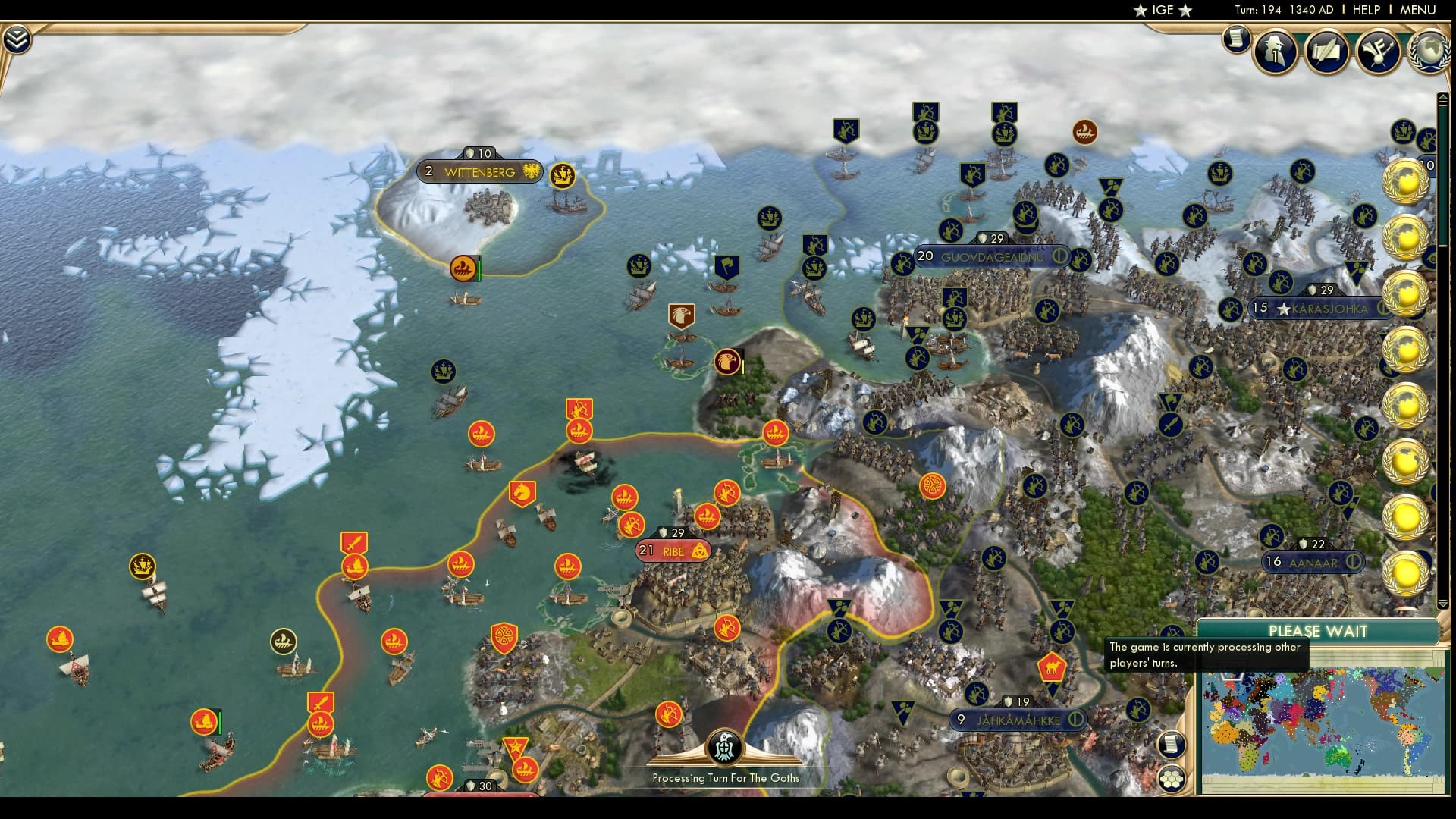Open the Espionage overview spy icon
The width and height of the screenshot is (1456, 819).
[1275, 52]
